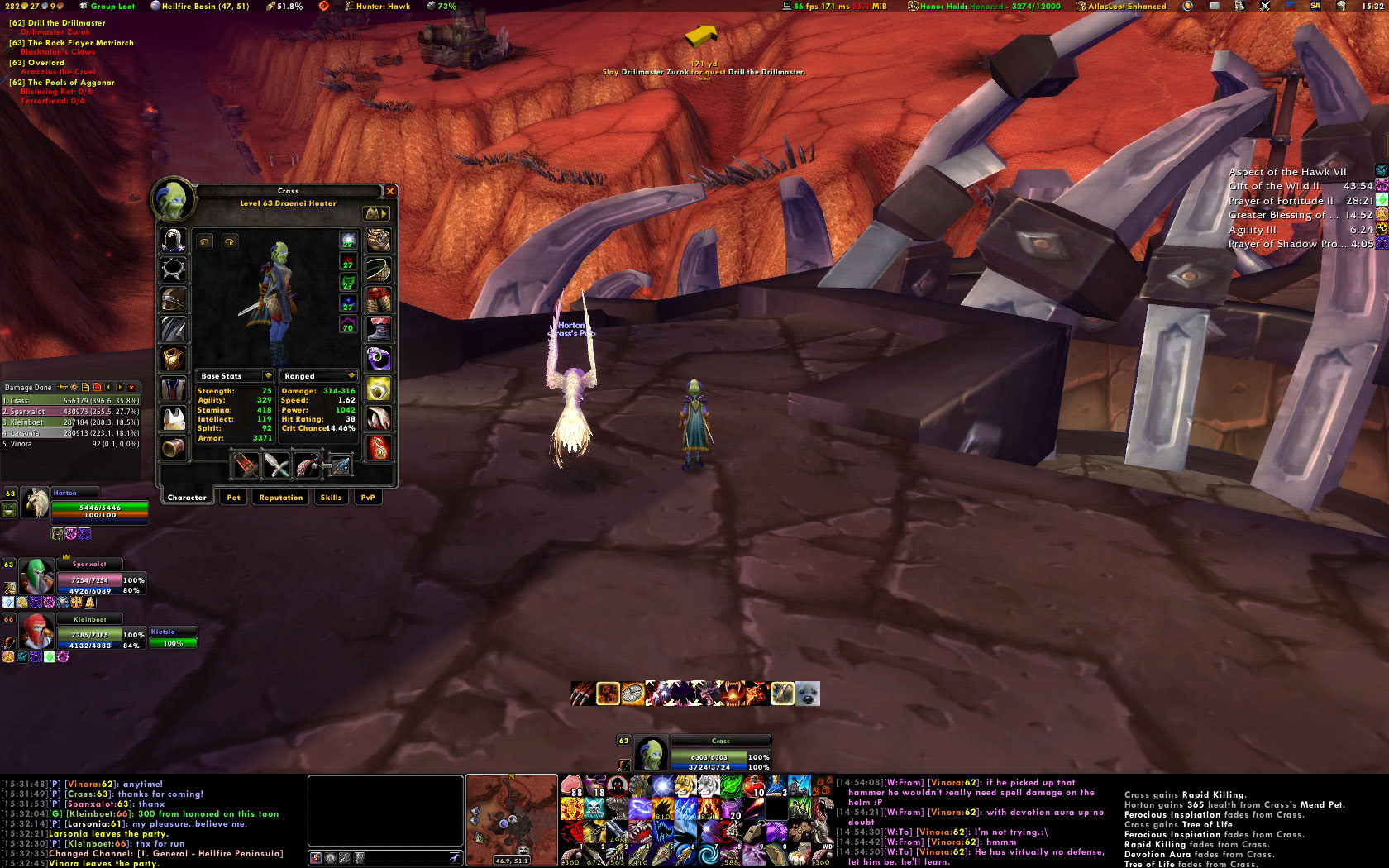This screenshot has height=868, width=1389.
Task: Rotate the character model left
Action: coord(205,241)
